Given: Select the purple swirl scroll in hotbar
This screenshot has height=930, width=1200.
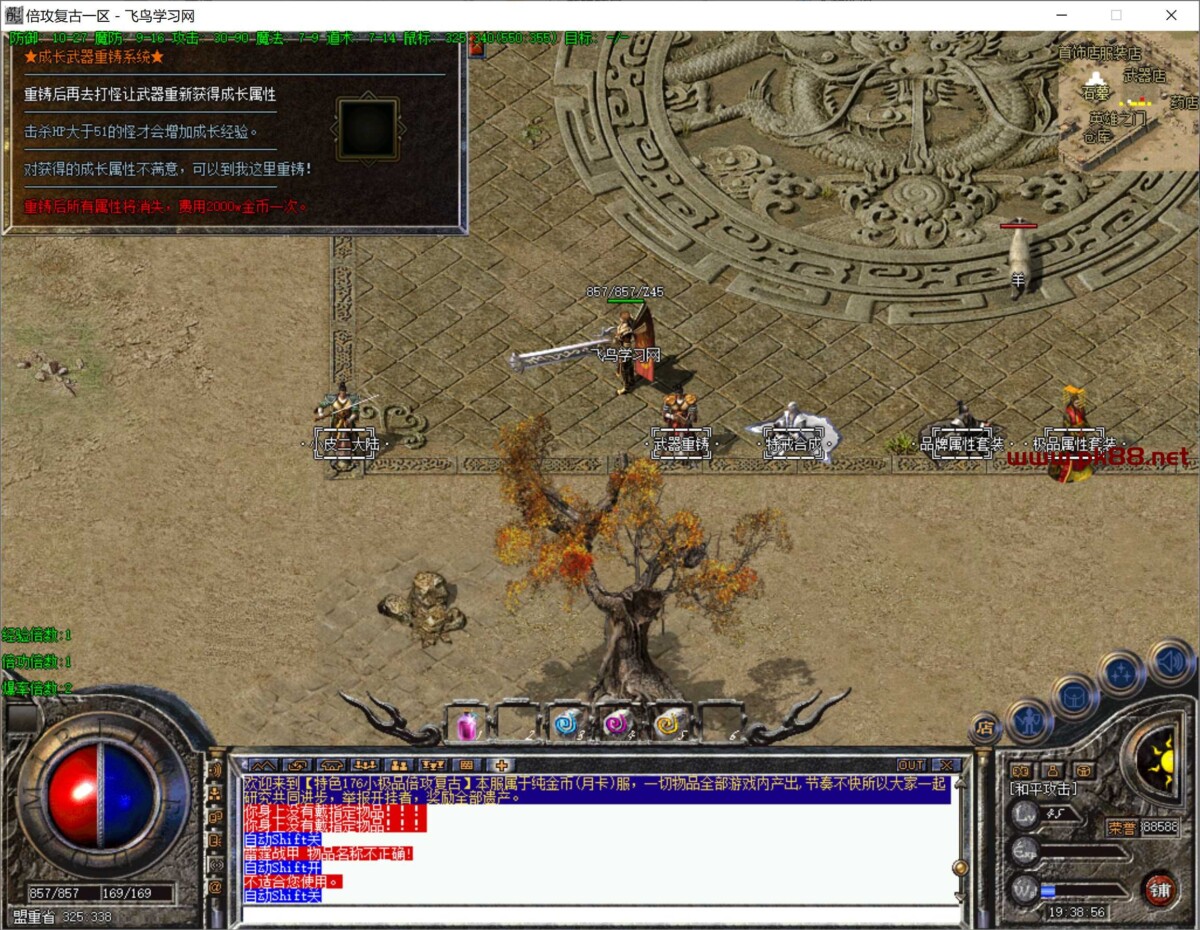Looking at the screenshot, I should coord(616,724).
